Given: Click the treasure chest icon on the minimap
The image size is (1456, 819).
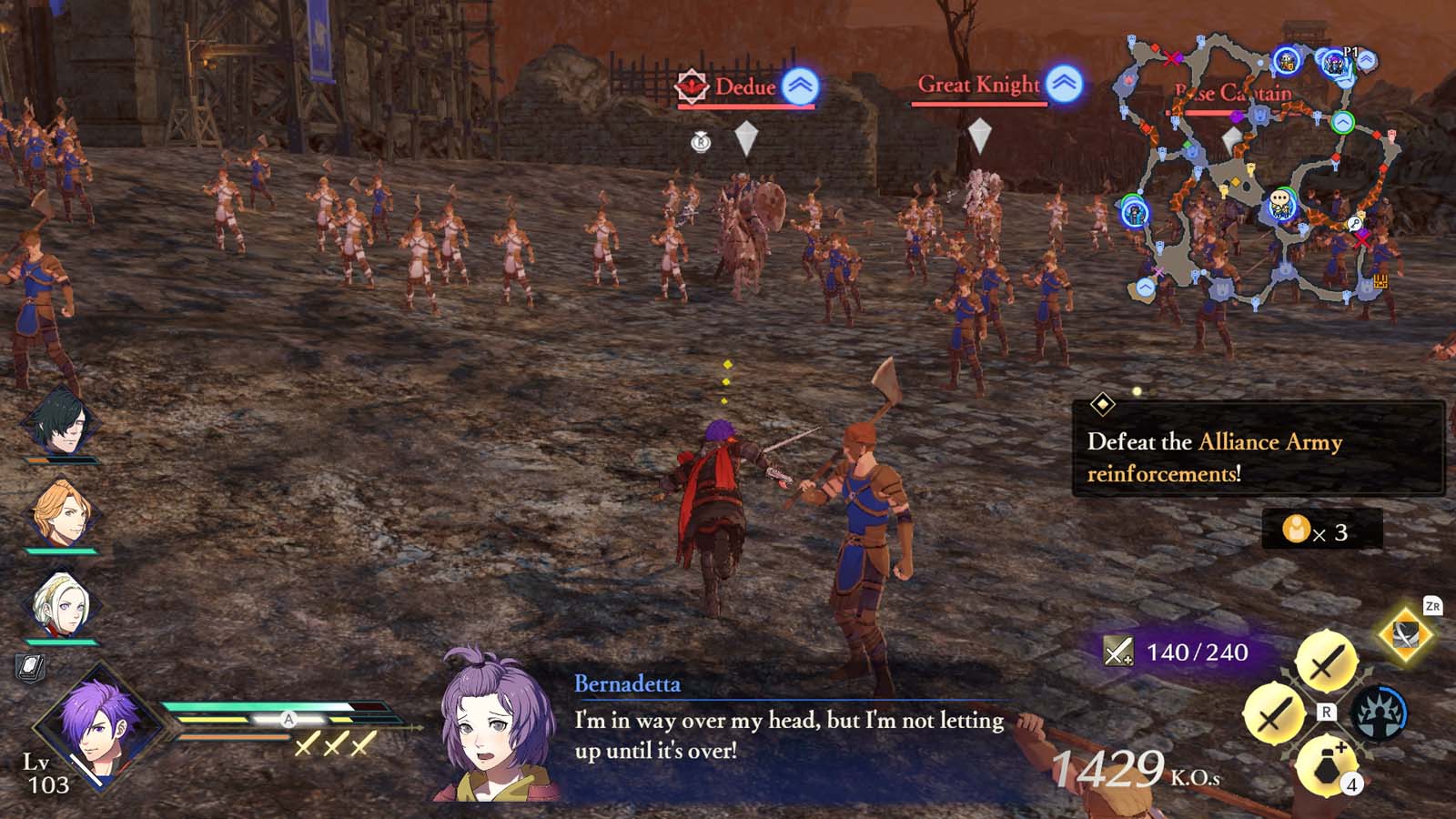Looking at the screenshot, I should coord(1381,281).
